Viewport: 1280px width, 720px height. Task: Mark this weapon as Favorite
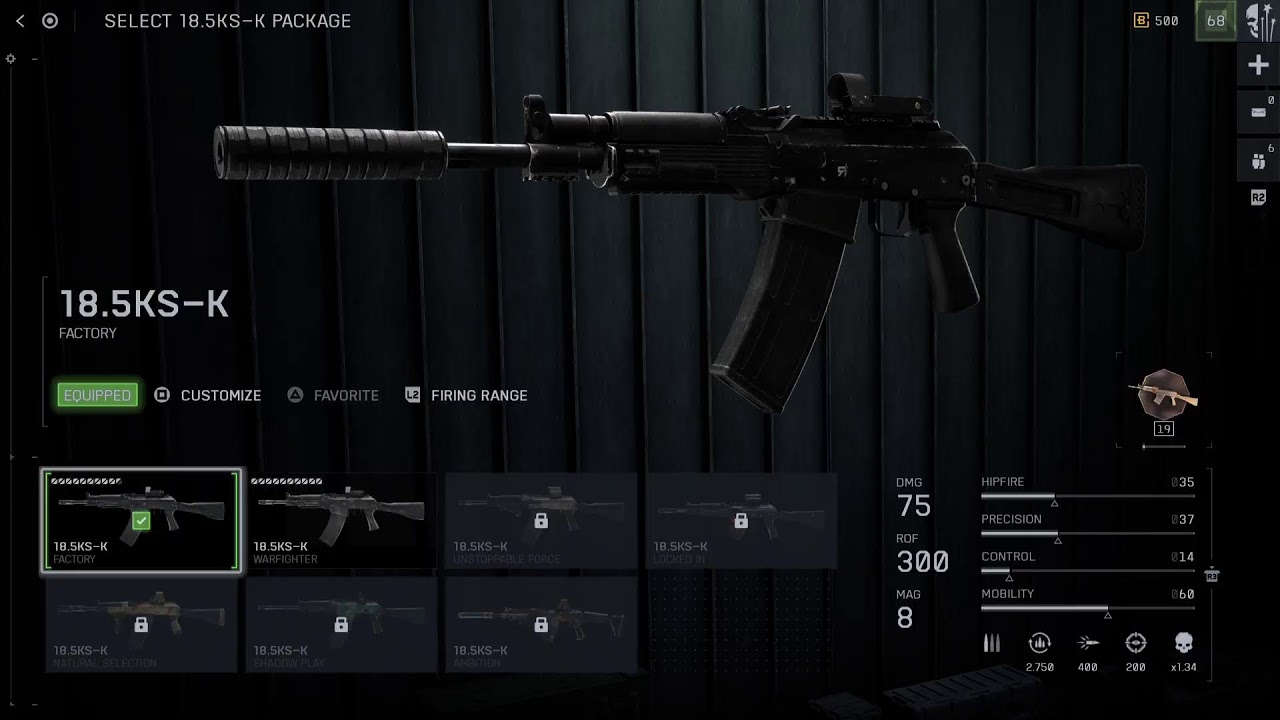(333, 395)
